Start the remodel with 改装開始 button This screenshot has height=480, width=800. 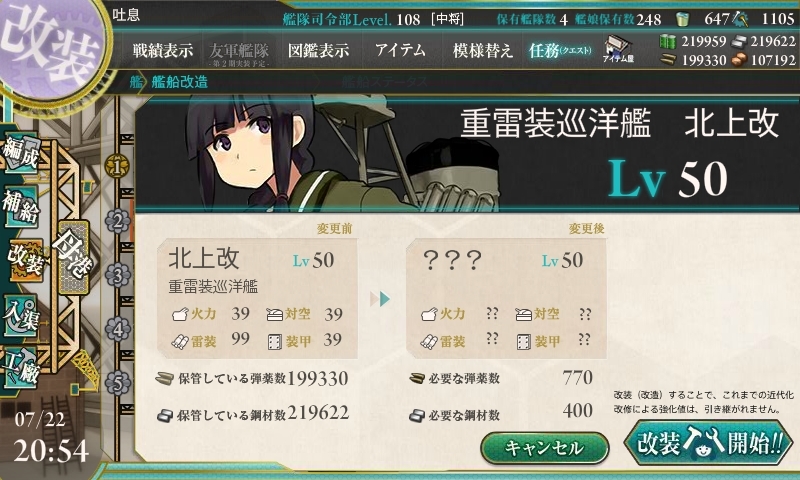[707, 443]
